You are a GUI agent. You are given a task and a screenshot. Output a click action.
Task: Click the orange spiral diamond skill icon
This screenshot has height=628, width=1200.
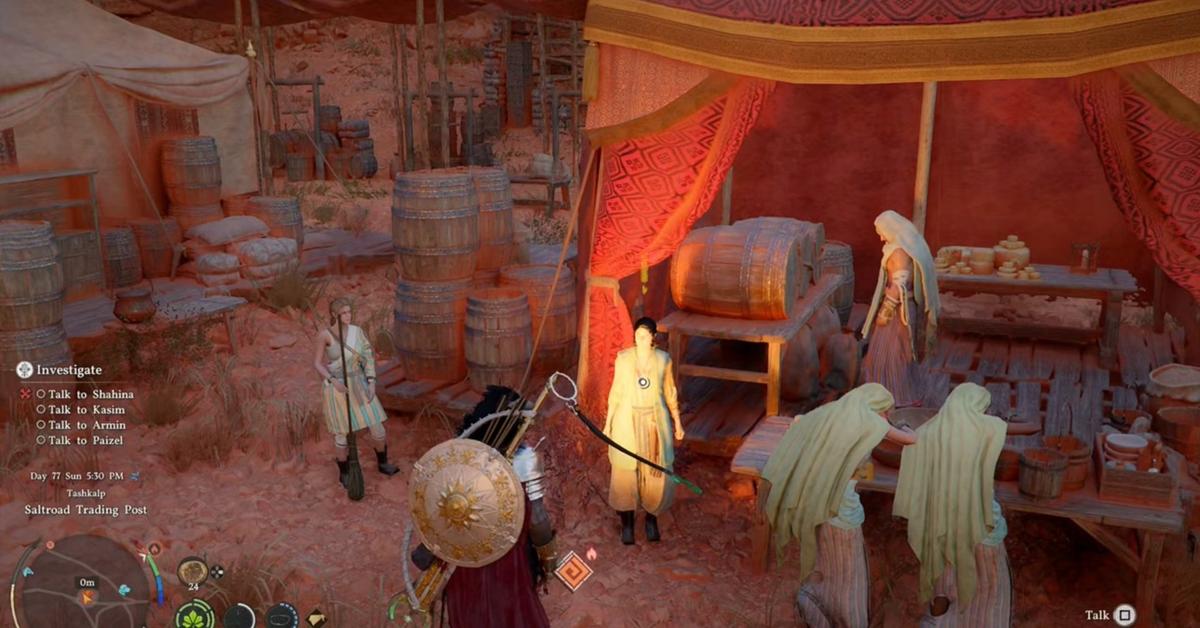(x=573, y=571)
